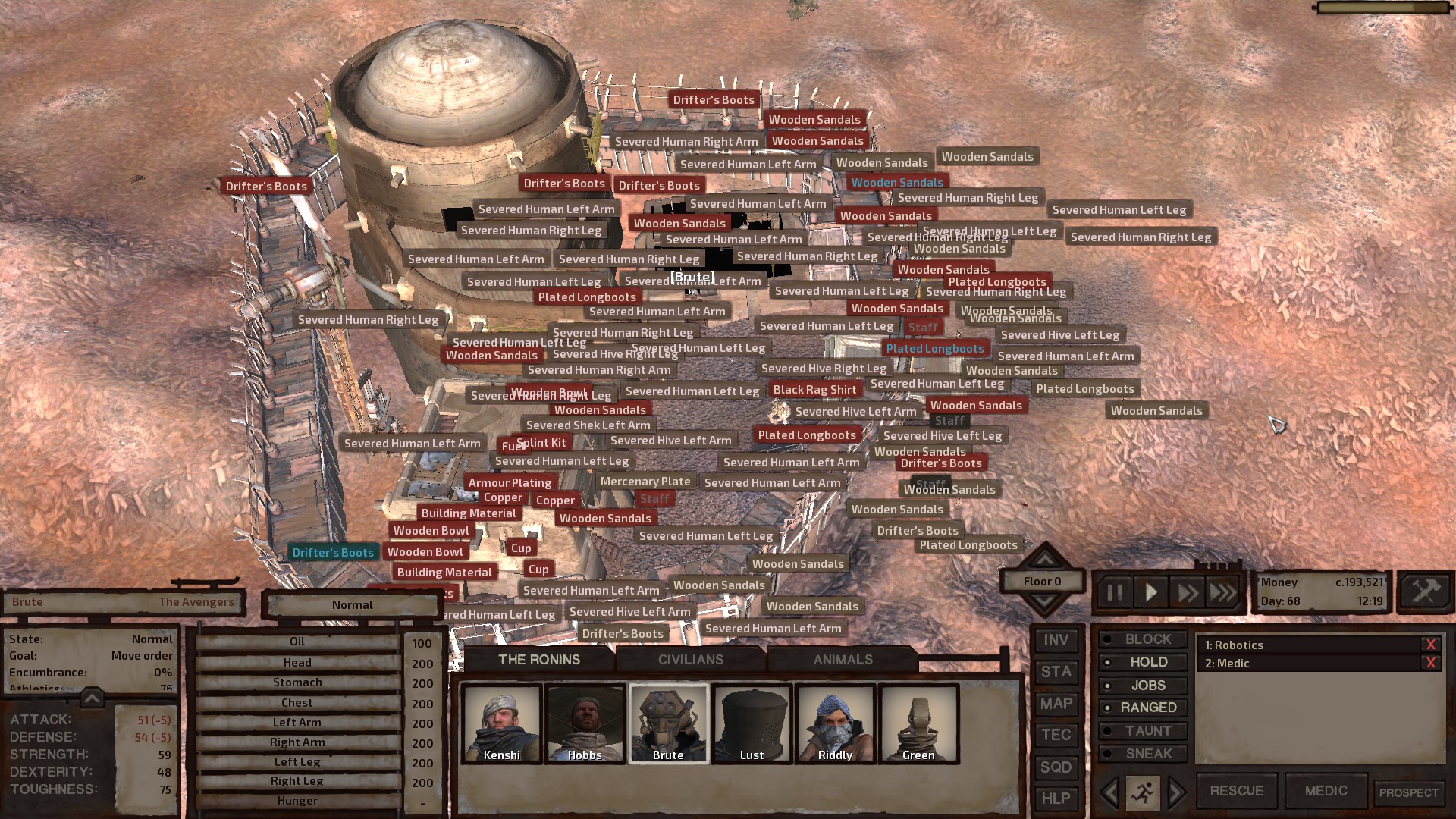This screenshot has width=1456, height=819.
Task: Open the MAP panel
Action: point(1056,703)
